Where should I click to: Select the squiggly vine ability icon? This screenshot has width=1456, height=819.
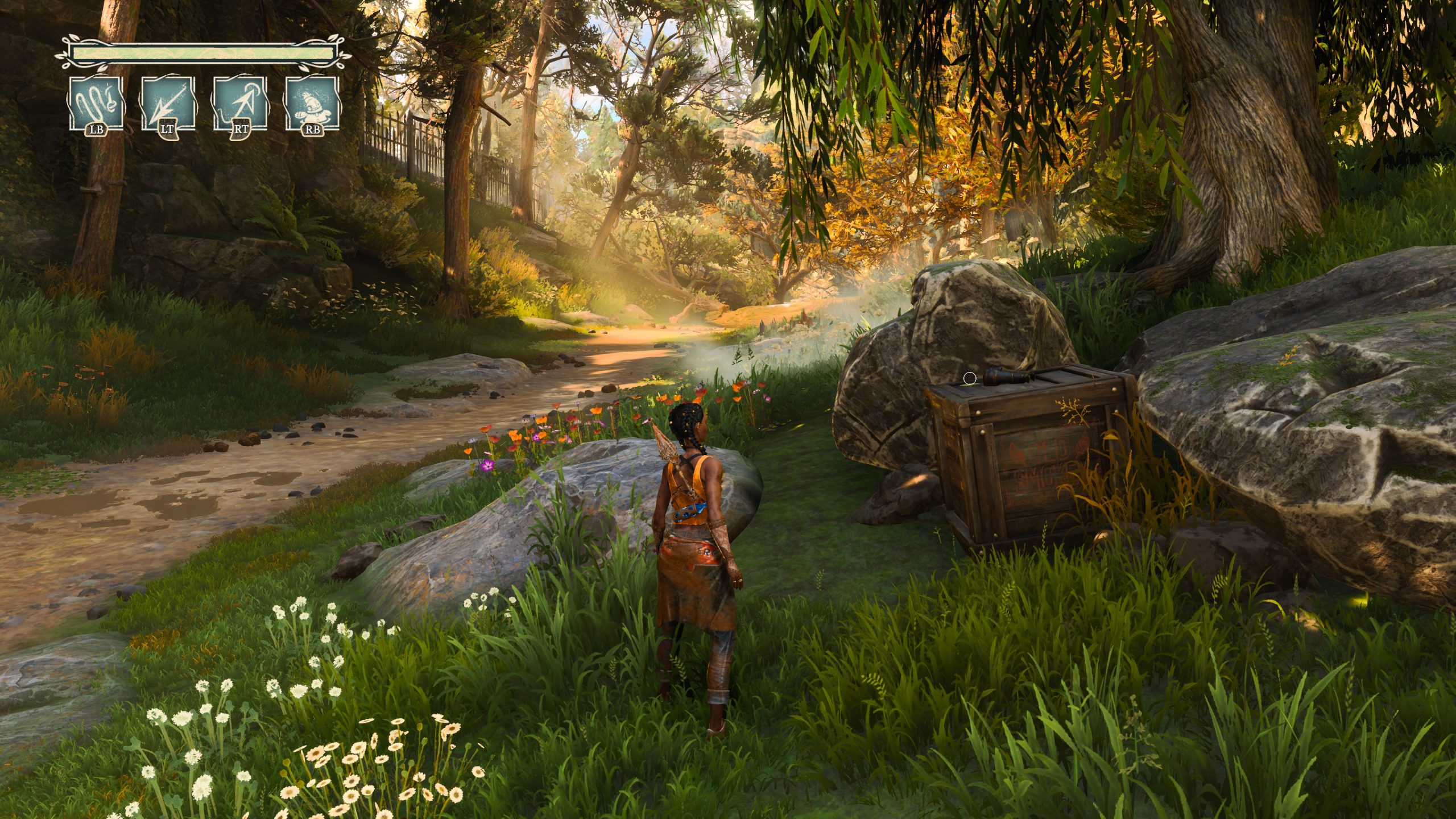(x=96, y=104)
